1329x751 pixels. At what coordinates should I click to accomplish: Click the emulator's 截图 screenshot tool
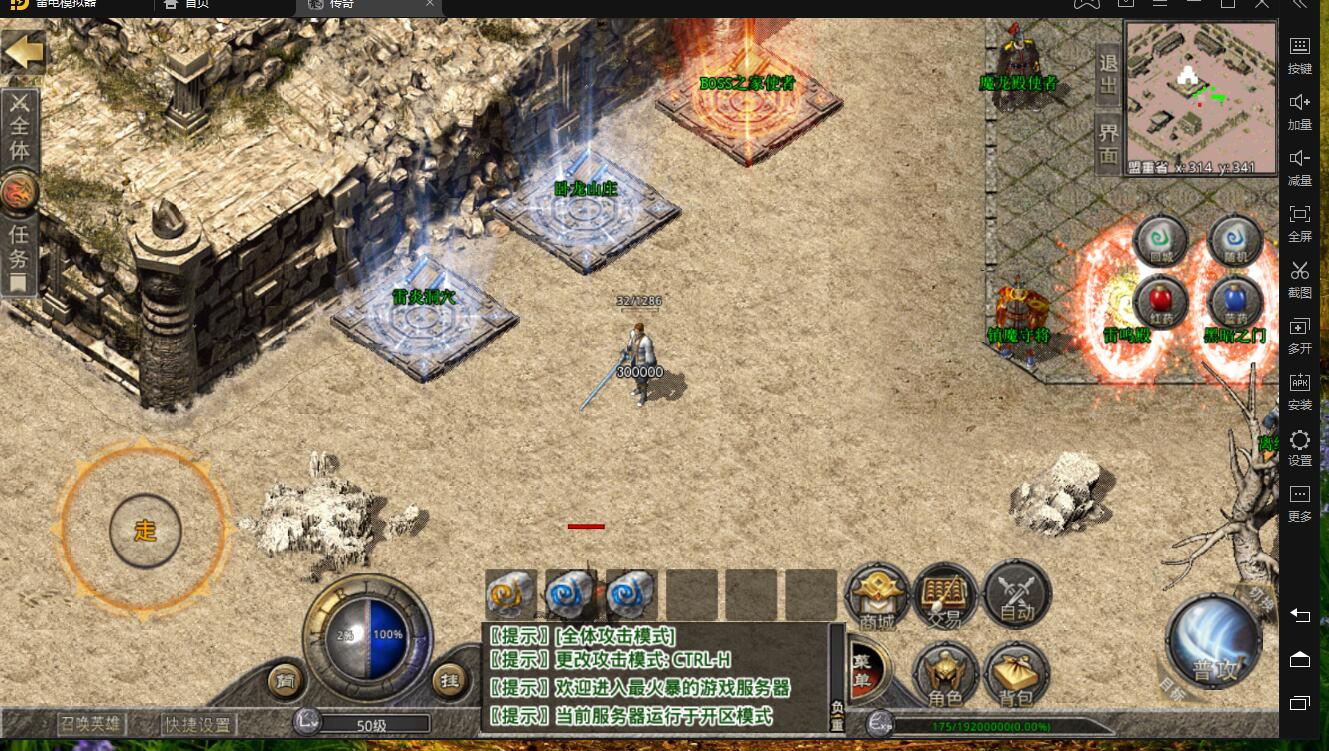click(1299, 277)
